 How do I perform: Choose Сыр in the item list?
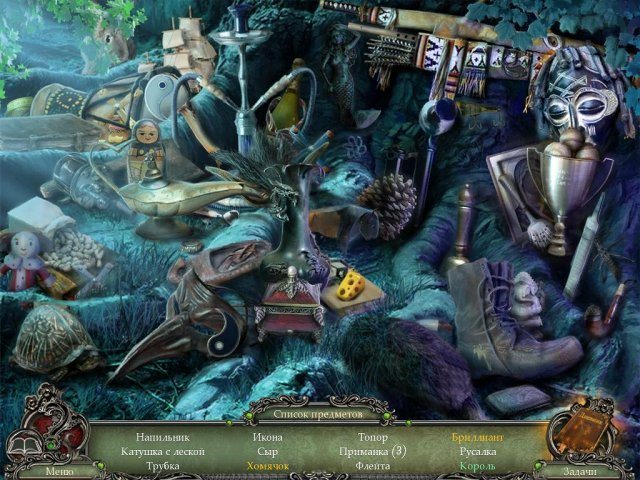[x=268, y=451]
